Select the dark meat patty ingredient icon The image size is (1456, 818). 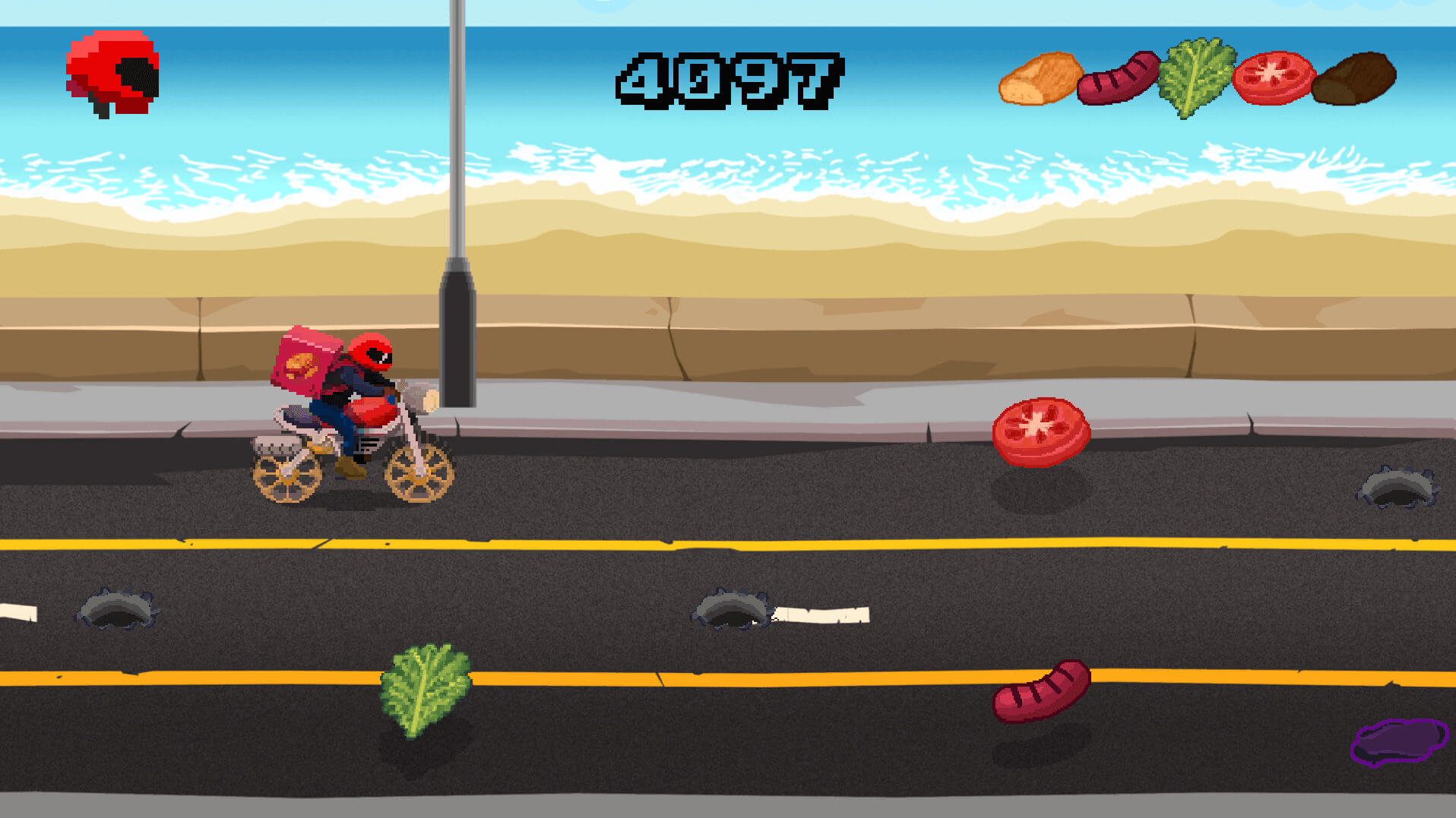coord(1353,78)
